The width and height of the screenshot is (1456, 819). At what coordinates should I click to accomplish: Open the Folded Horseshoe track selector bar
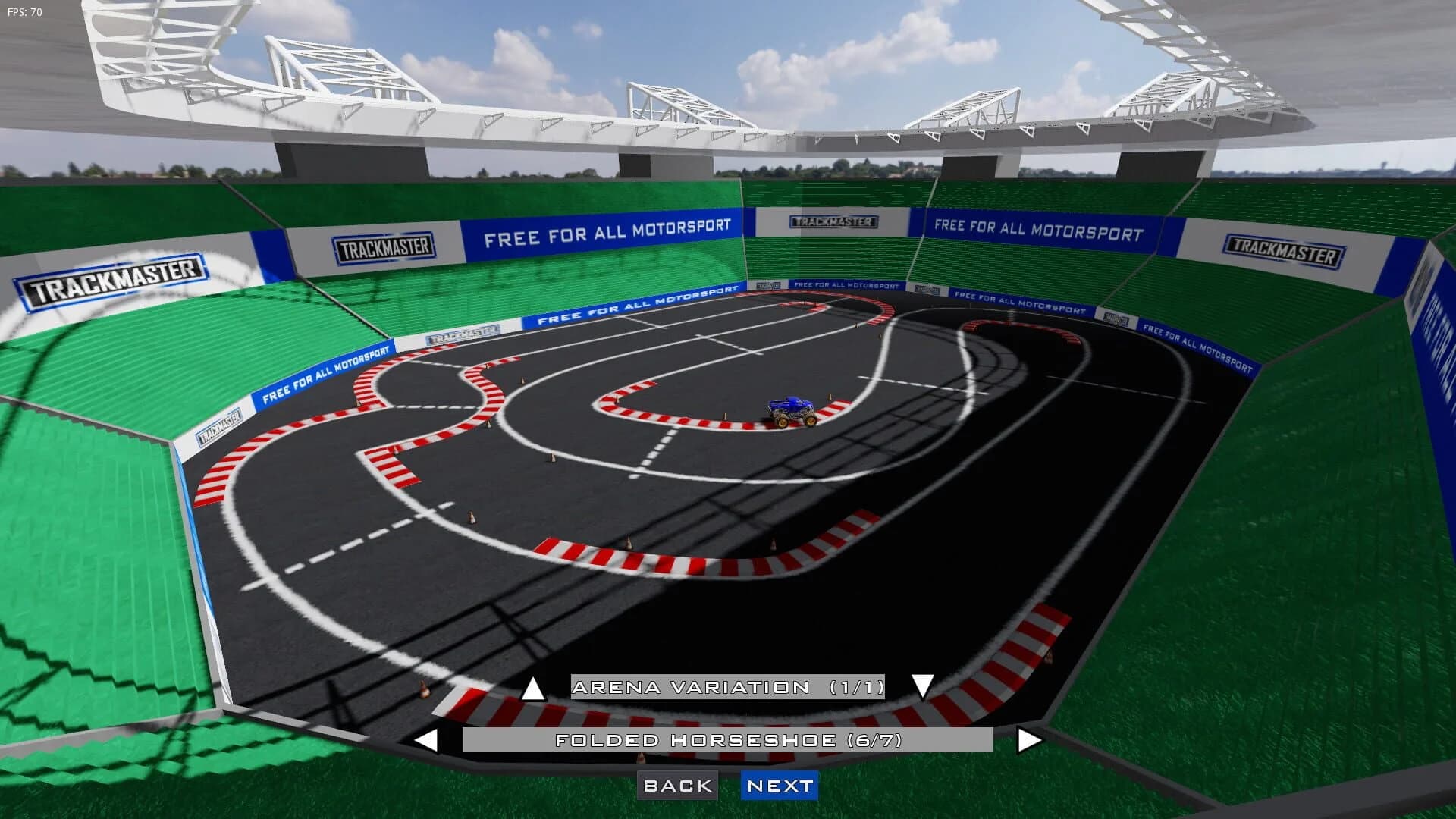point(726,739)
